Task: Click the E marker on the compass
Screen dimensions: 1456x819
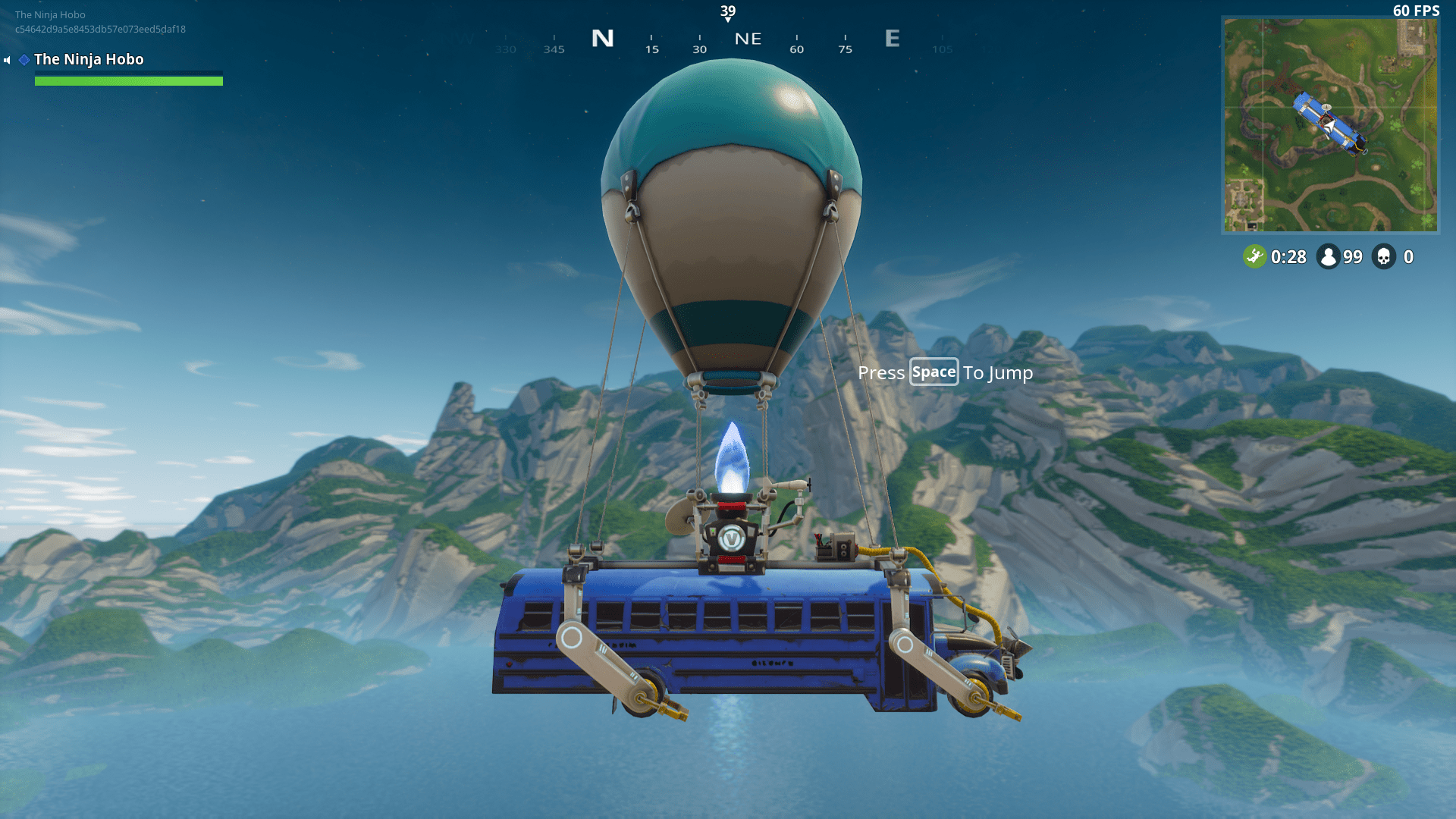Action: tap(892, 39)
